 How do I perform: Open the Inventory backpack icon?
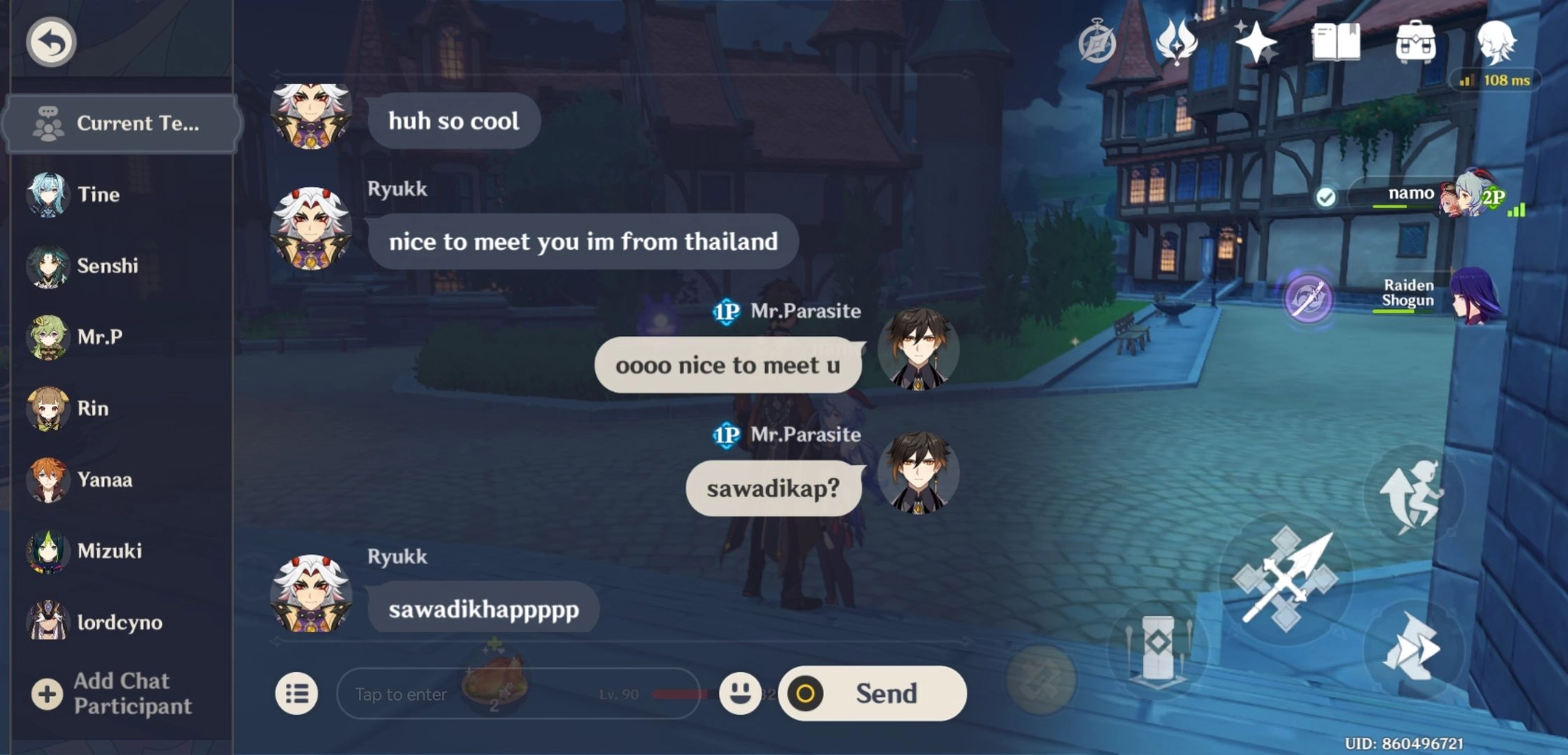click(1415, 42)
